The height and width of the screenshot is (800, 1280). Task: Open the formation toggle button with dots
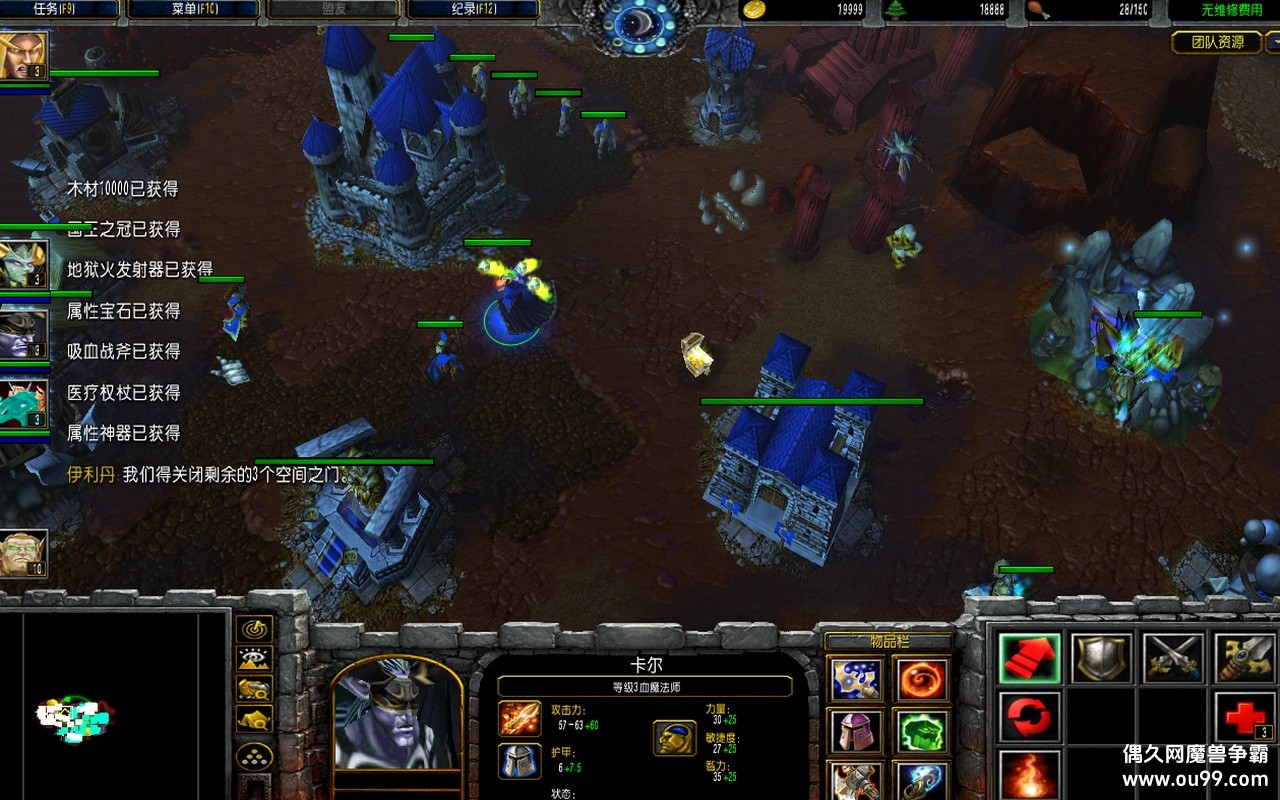click(x=255, y=755)
